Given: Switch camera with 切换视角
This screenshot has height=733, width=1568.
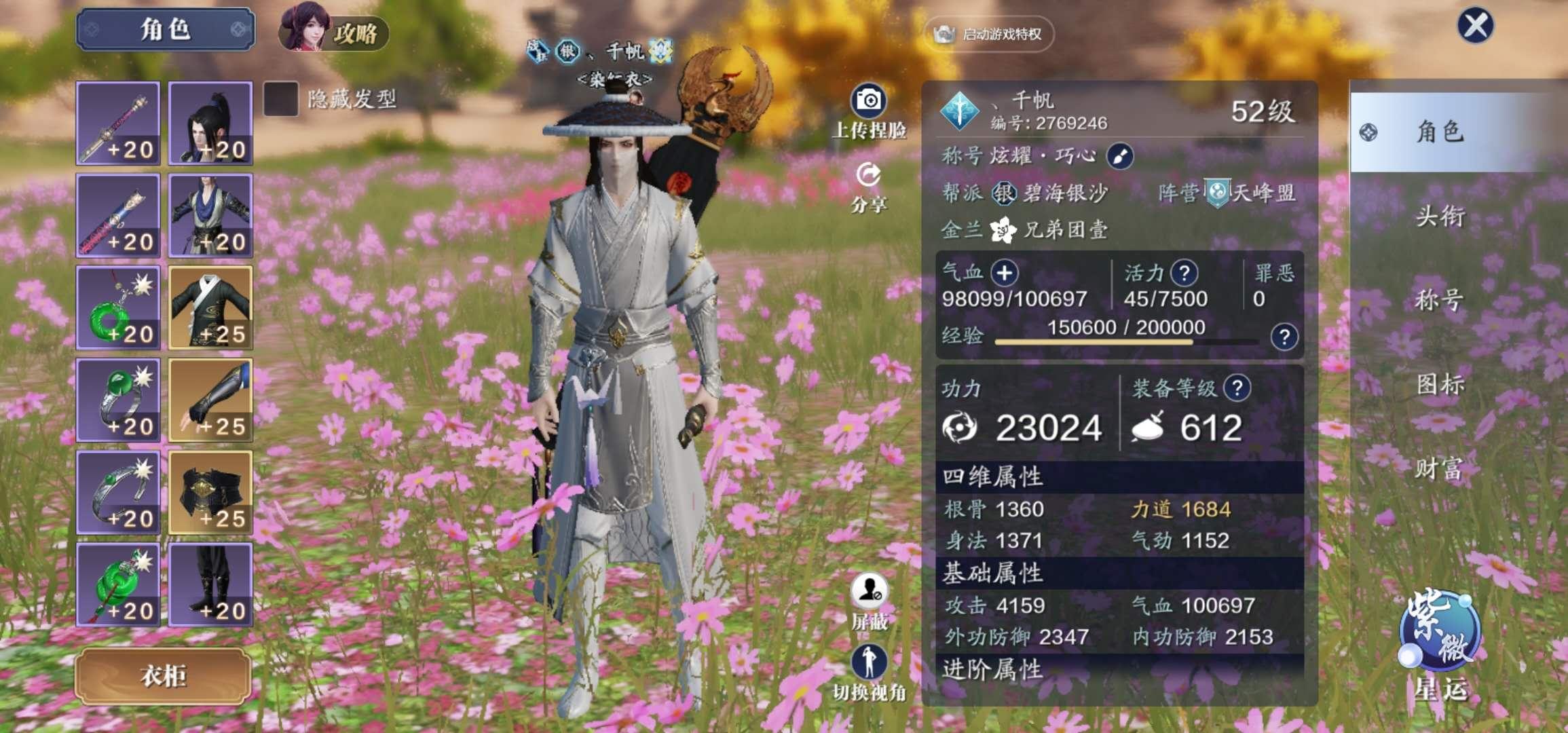Looking at the screenshot, I should 869,663.
